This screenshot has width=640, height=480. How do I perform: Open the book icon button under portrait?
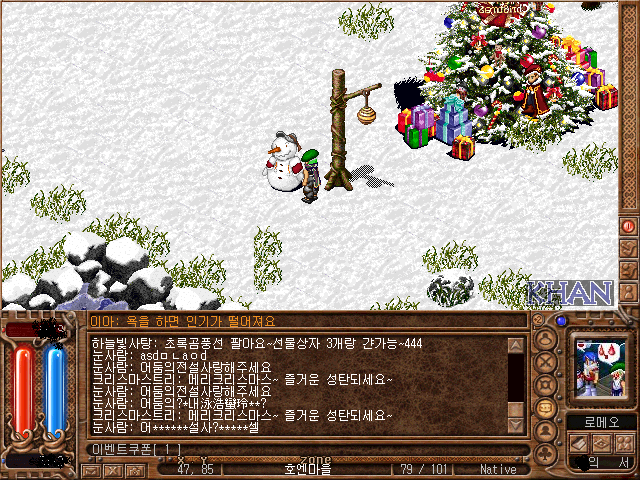tap(579, 442)
